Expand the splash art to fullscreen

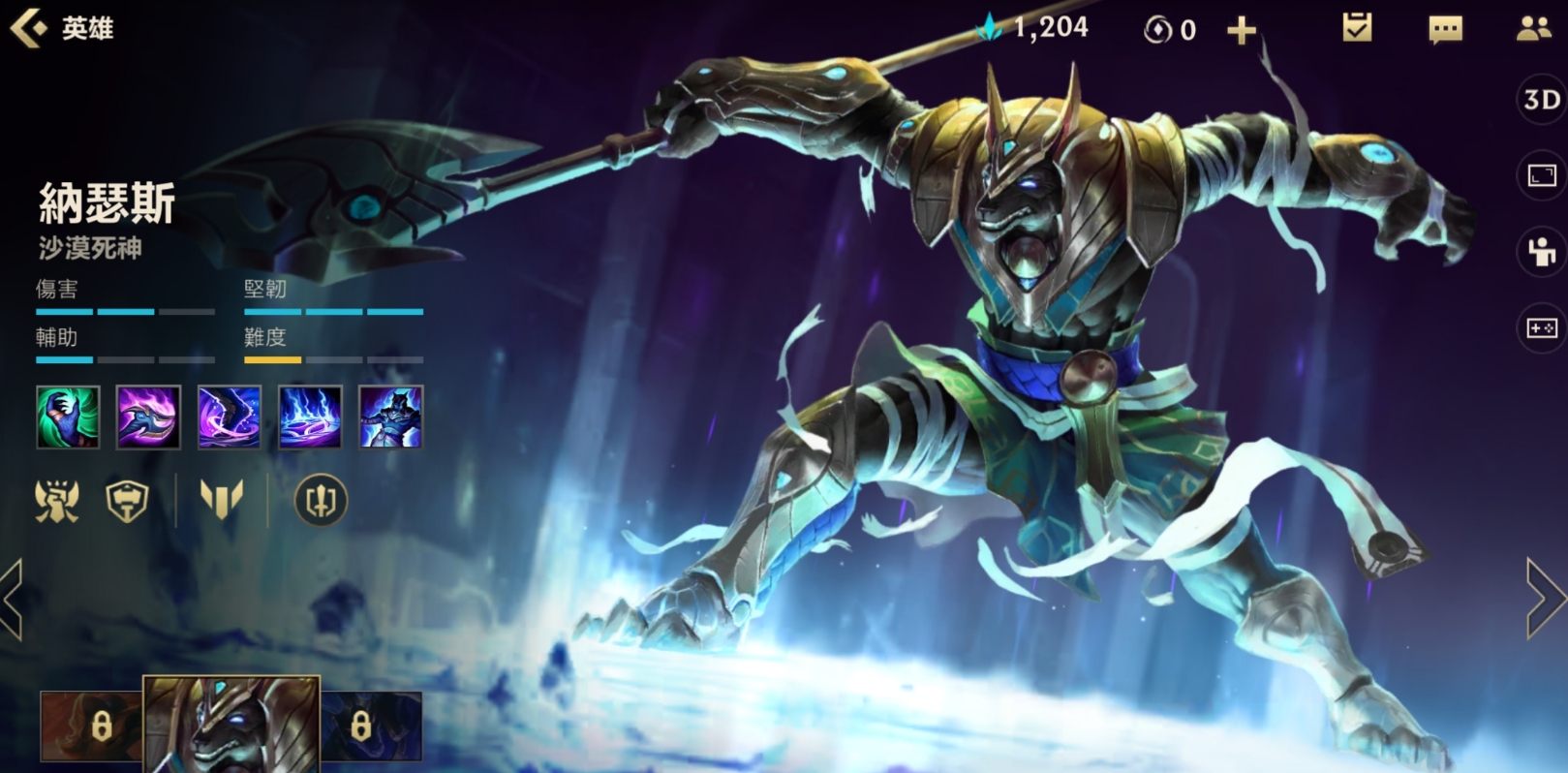[1541, 175]
